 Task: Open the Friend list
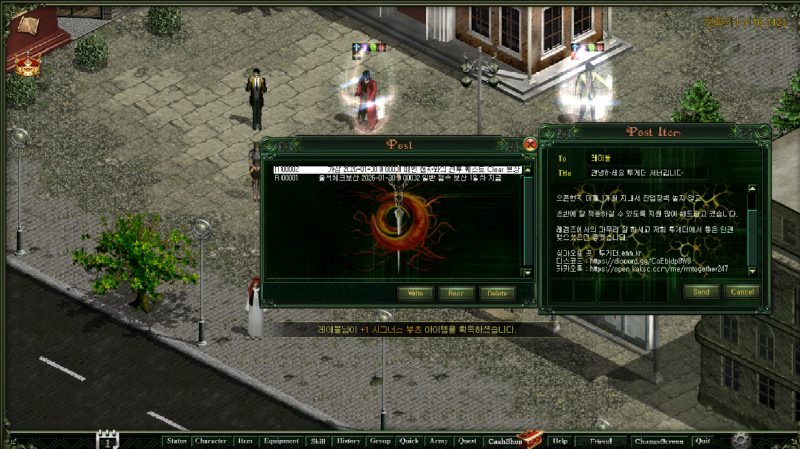[601, 440]
